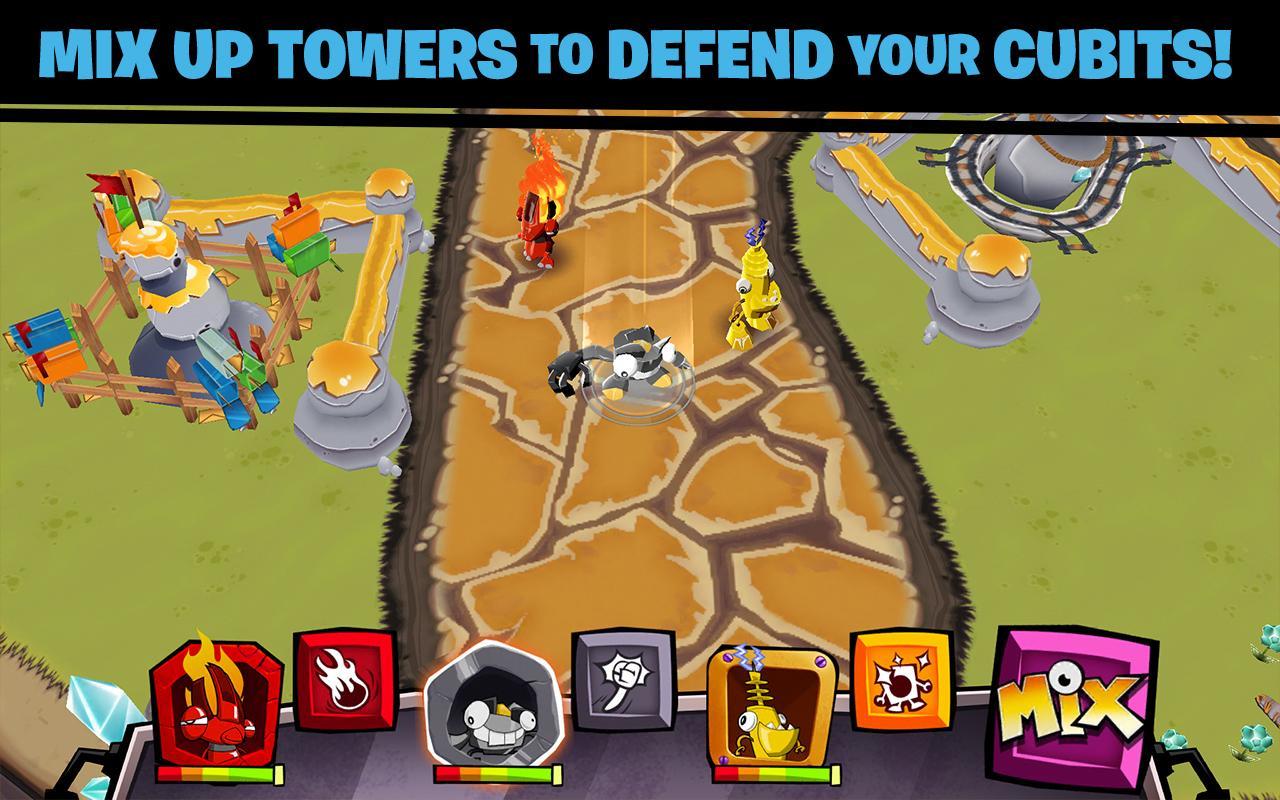The width and height of the screenshot is (1280, 800).
Task: Tap the health bar under the Electroid icon
Action: tap(775, 773)
